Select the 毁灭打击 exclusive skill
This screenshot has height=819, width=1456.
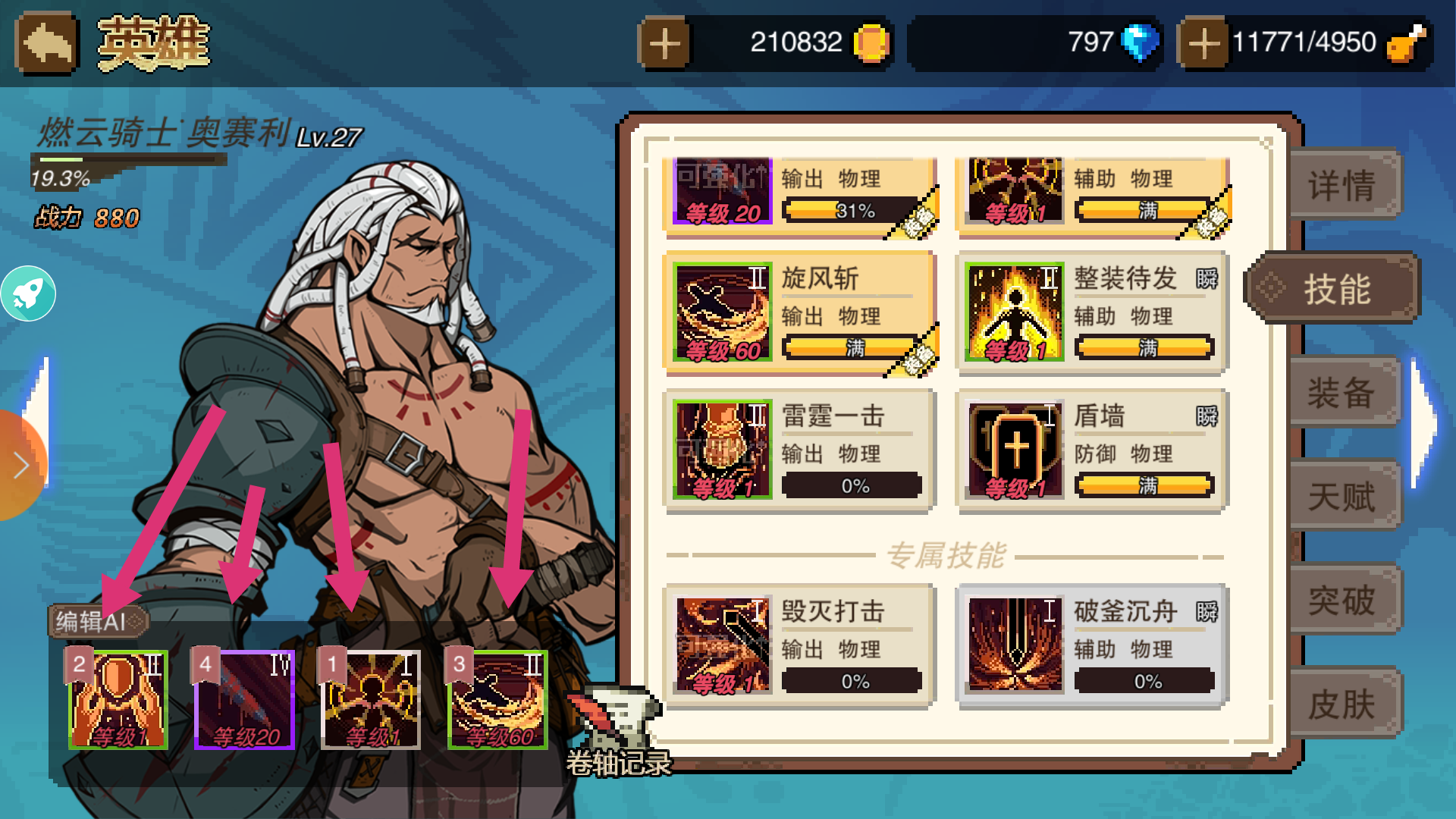click(x=721, y=643)
